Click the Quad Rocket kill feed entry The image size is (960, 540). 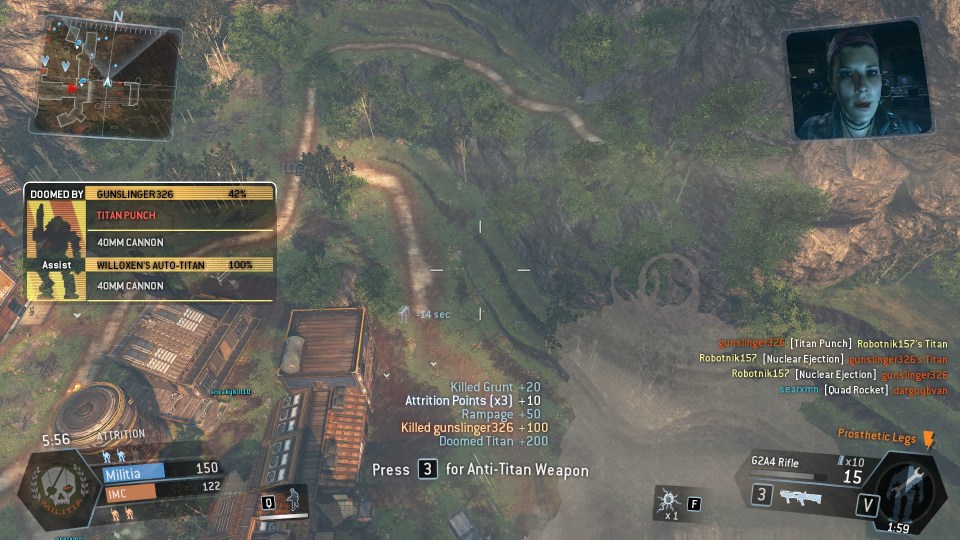(857, 389)
